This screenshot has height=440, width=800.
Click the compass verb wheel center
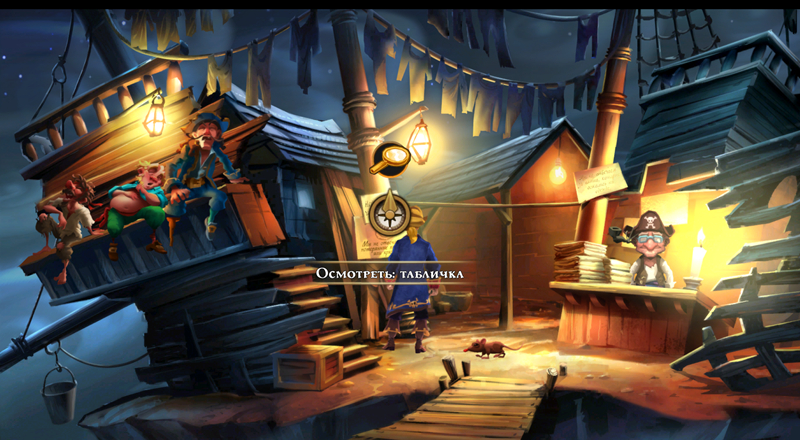(390, 212)
